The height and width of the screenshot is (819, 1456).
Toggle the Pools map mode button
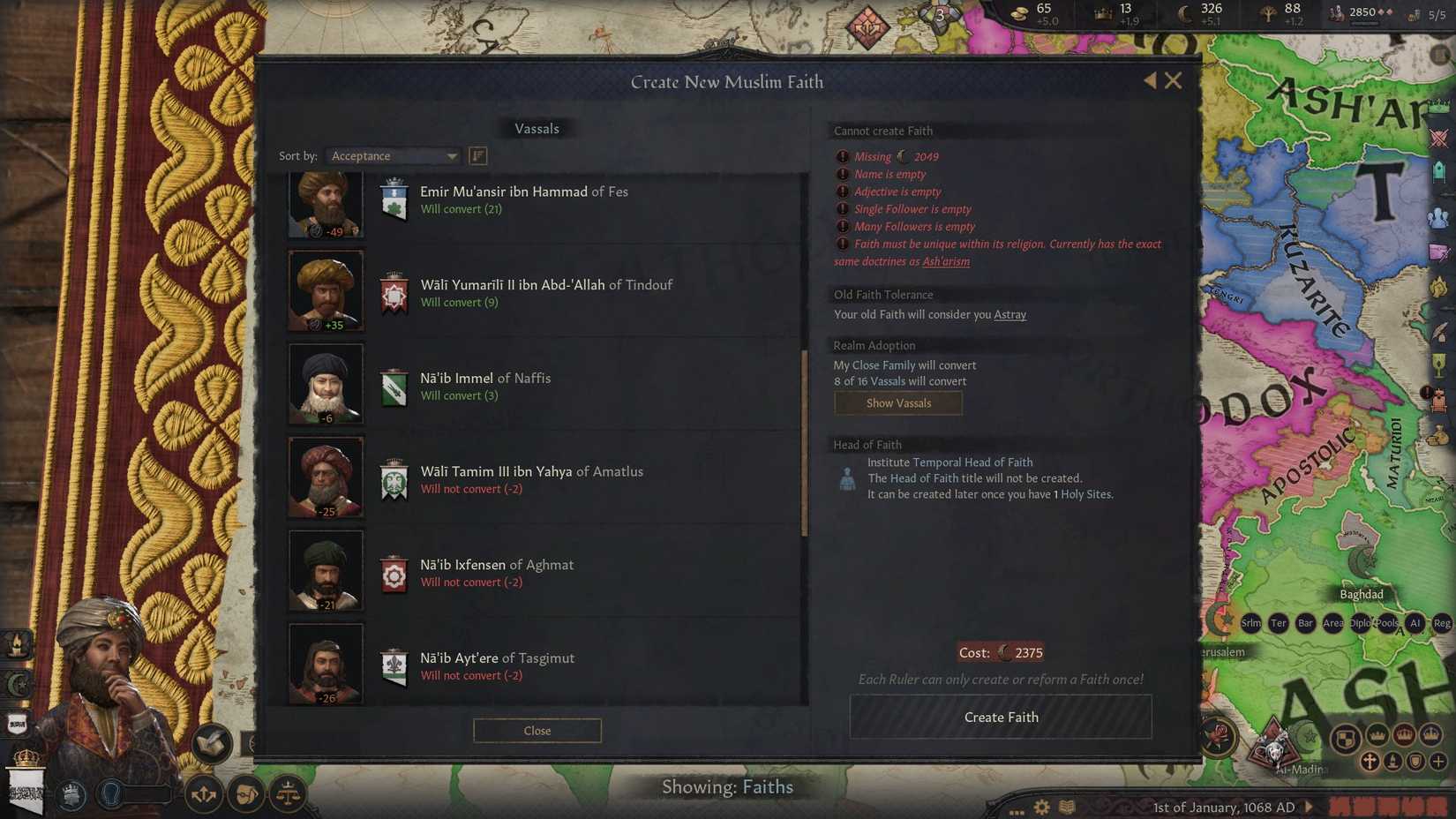coord(1388,623)
